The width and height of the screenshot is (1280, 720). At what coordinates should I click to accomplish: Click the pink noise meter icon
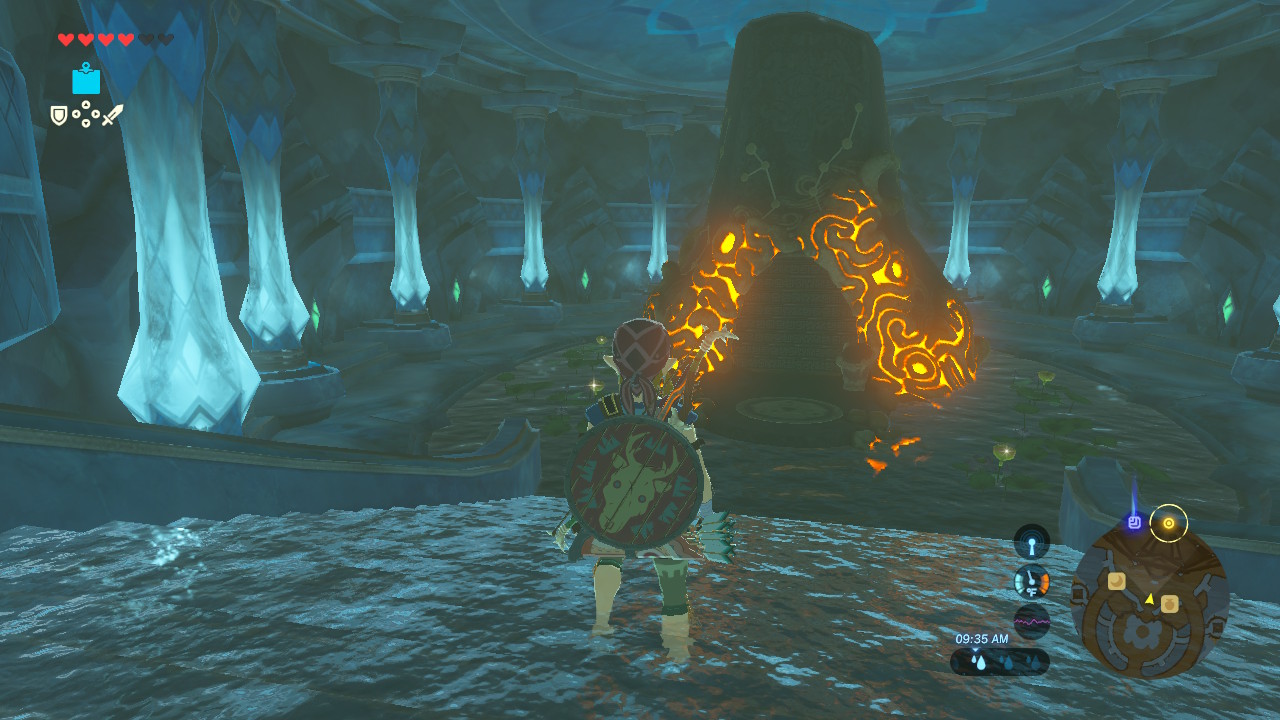1031,621
